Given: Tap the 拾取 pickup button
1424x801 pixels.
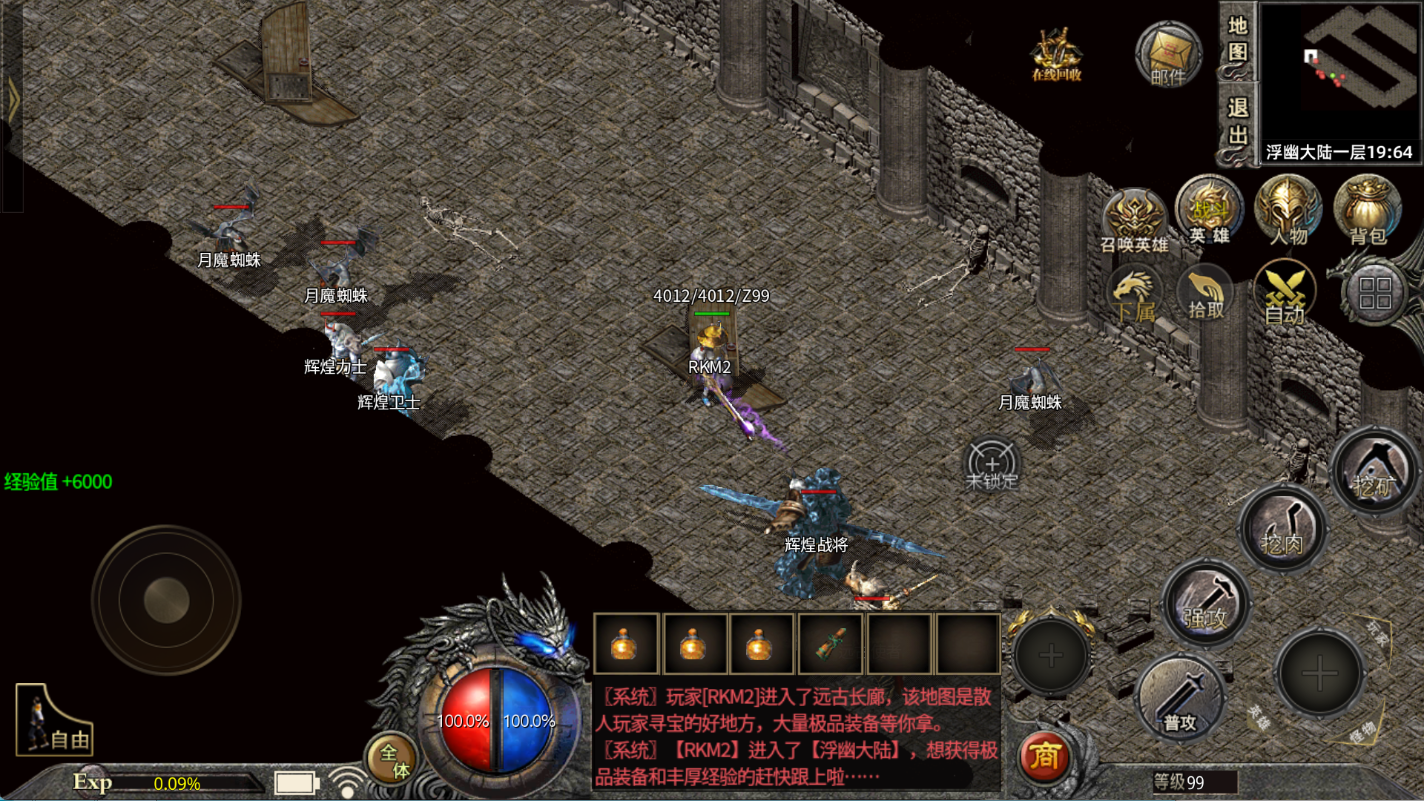Looking at the screenshot, I should click(1206, 293).
